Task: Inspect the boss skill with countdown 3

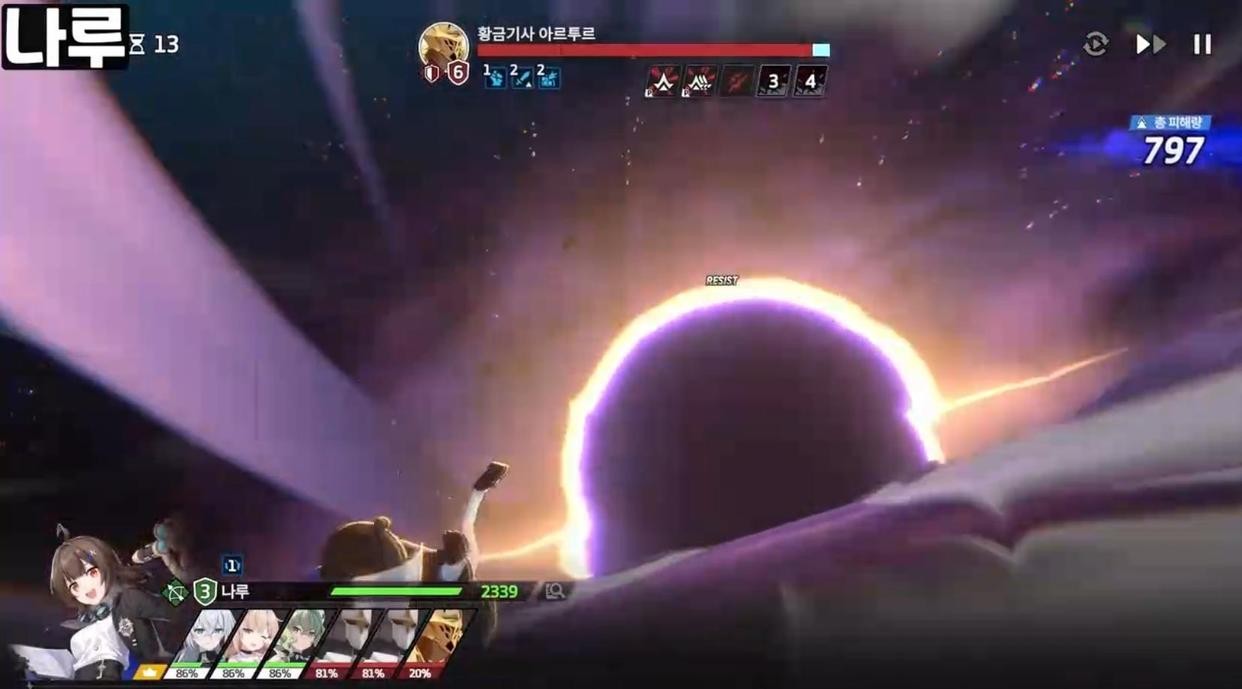Action: click(773, 81)
